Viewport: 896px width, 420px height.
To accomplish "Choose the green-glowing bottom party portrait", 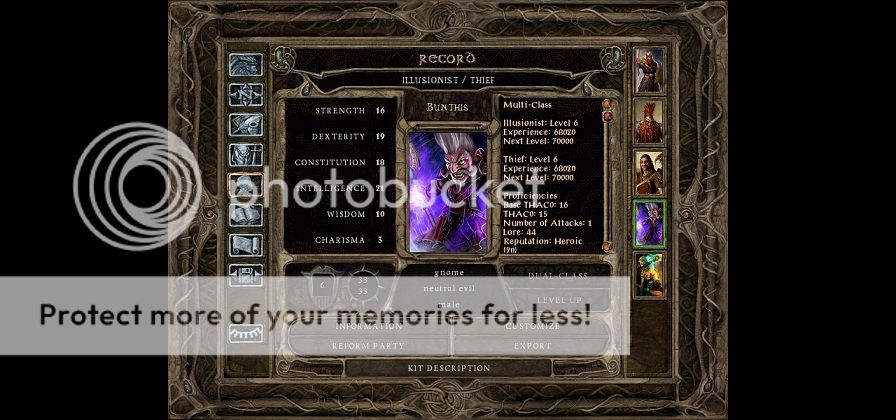I will (649, 275).
